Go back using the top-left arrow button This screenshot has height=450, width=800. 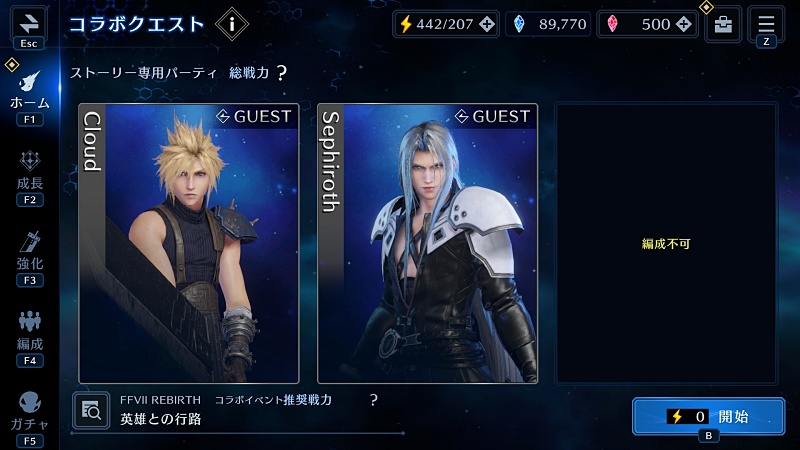point(28,22)
